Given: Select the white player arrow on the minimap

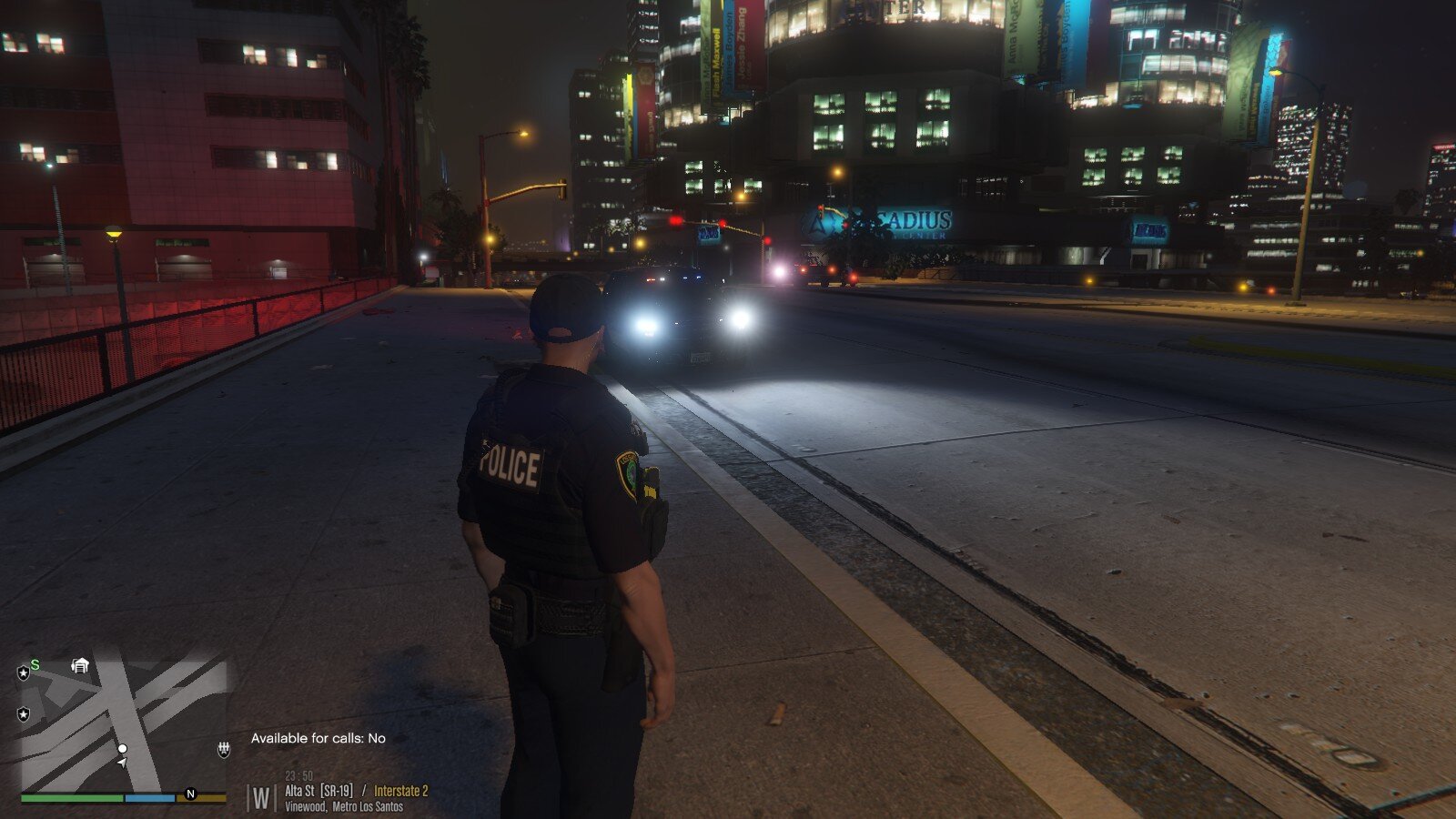Looking at the screenshot, I should pos(122,763).
